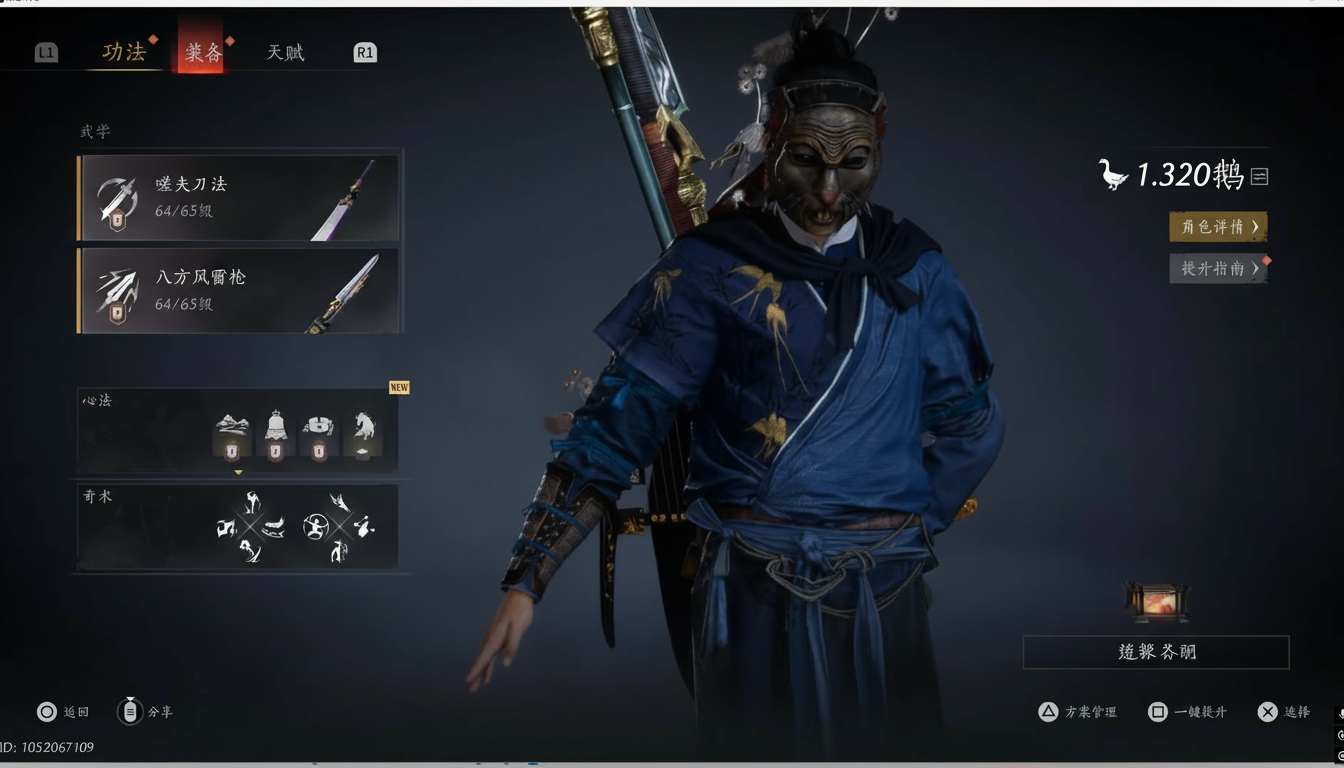The width and height of the screenshot is (1344, 768).
Task: Open 角色详情 character details
Action: pos(1217,227)
